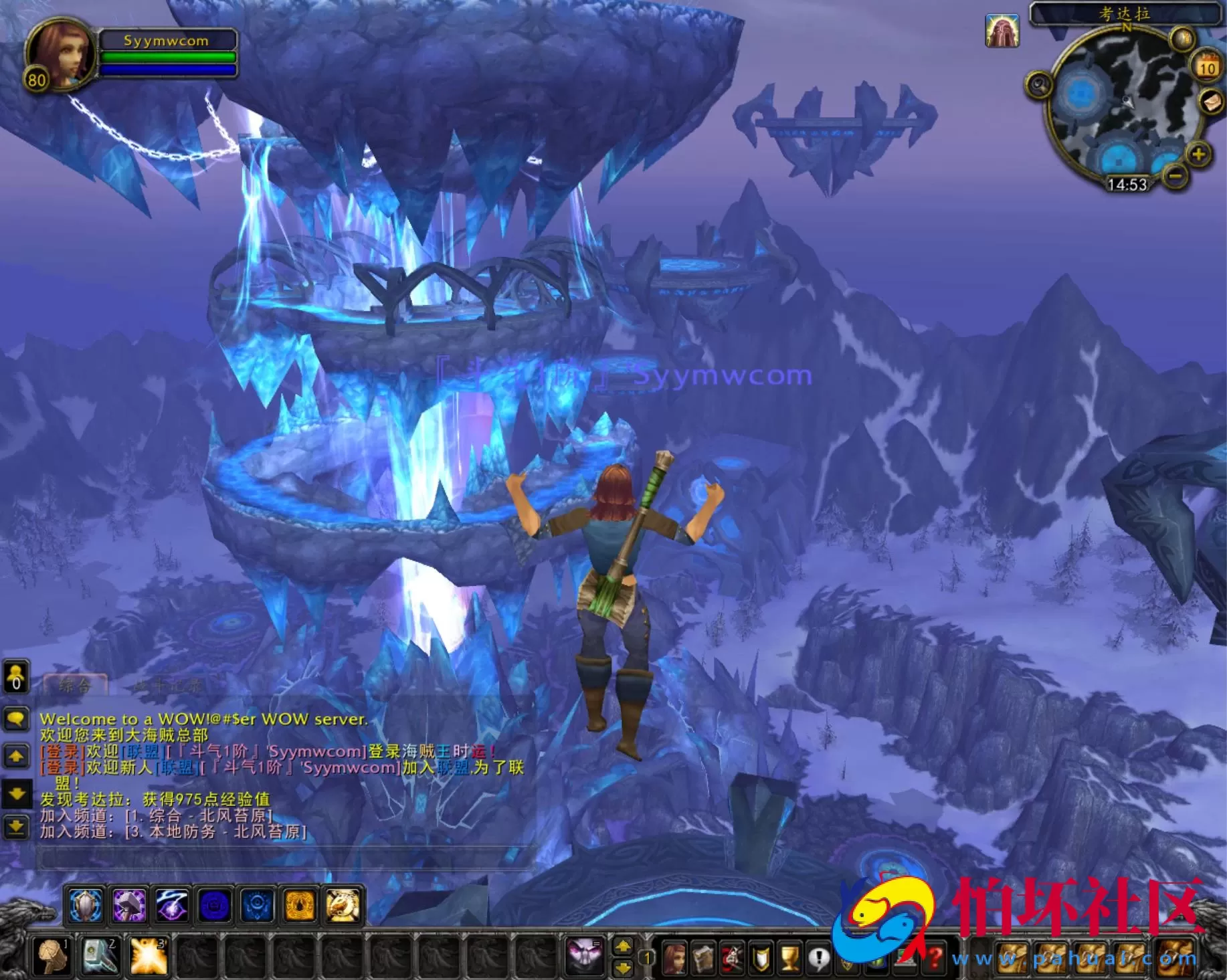Image resolution: width=1227 pixels, height=980 pixels.
Task: Open the spellbook icon in the micro menu
Action: (x=702, y=958)
